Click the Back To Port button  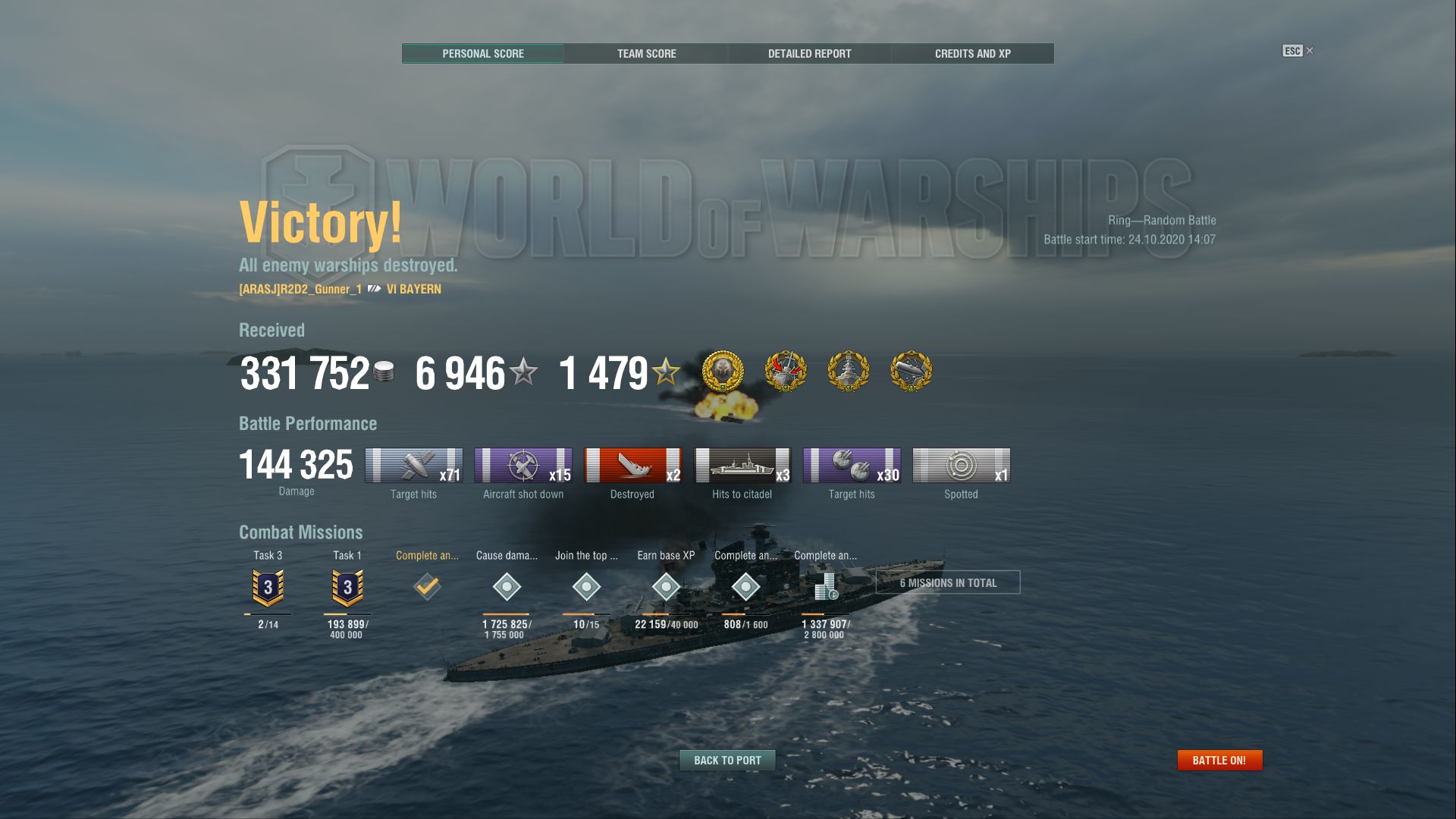click(727, 760)
